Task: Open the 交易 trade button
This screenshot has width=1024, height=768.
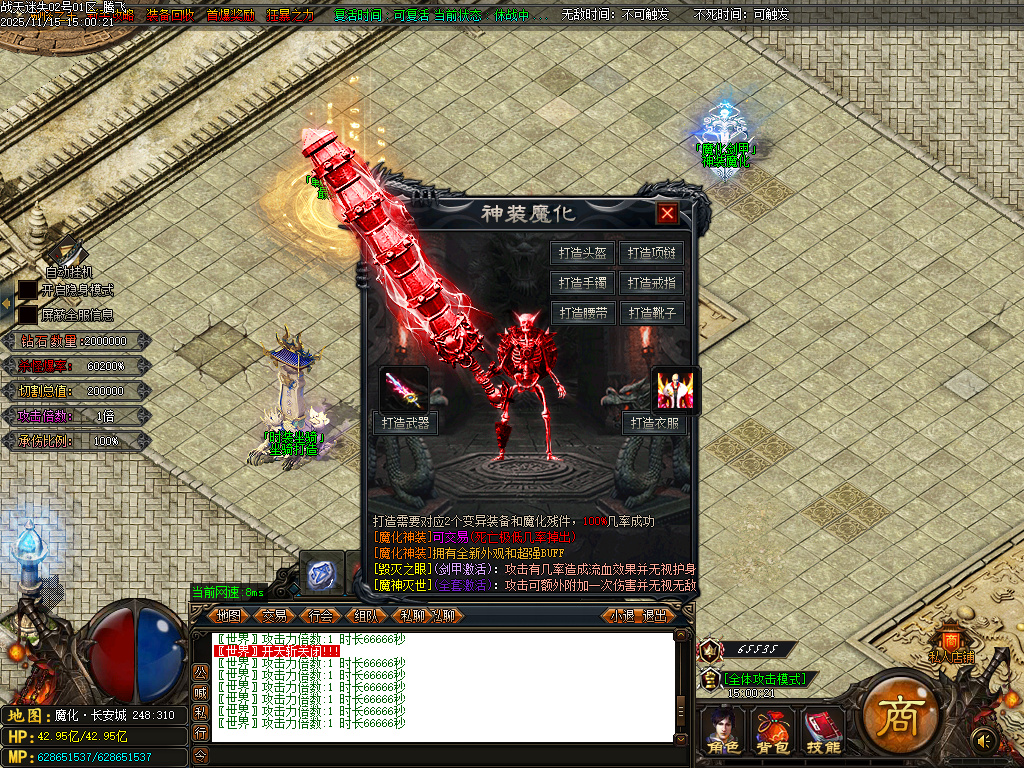Action: tap(275, 615)
